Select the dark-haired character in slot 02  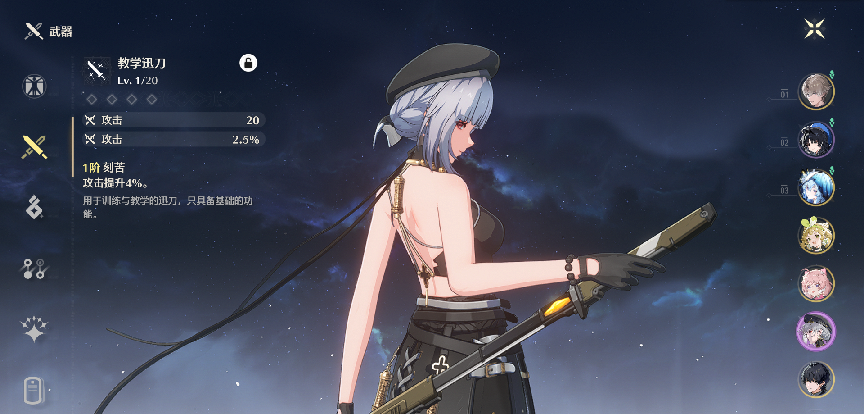[x=816, y=139]
